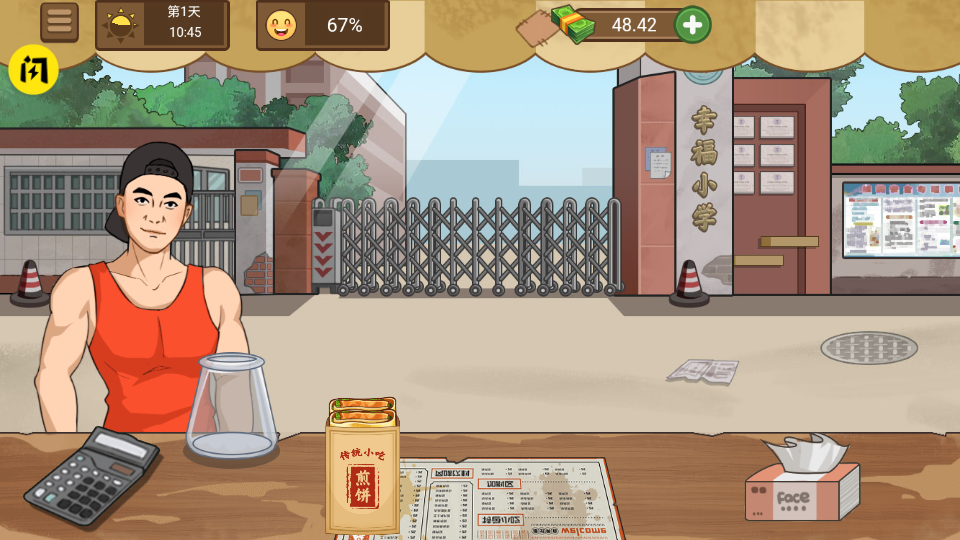Click the yellow 闪 badge icon
The width and height of the screenshot is (960, 540).
coord(34,70)
